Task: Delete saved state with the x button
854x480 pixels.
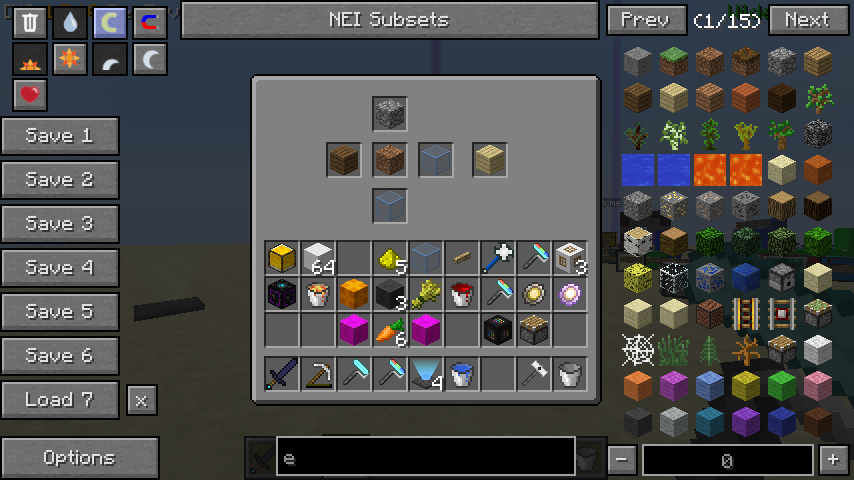Action: tap(141, 401)
